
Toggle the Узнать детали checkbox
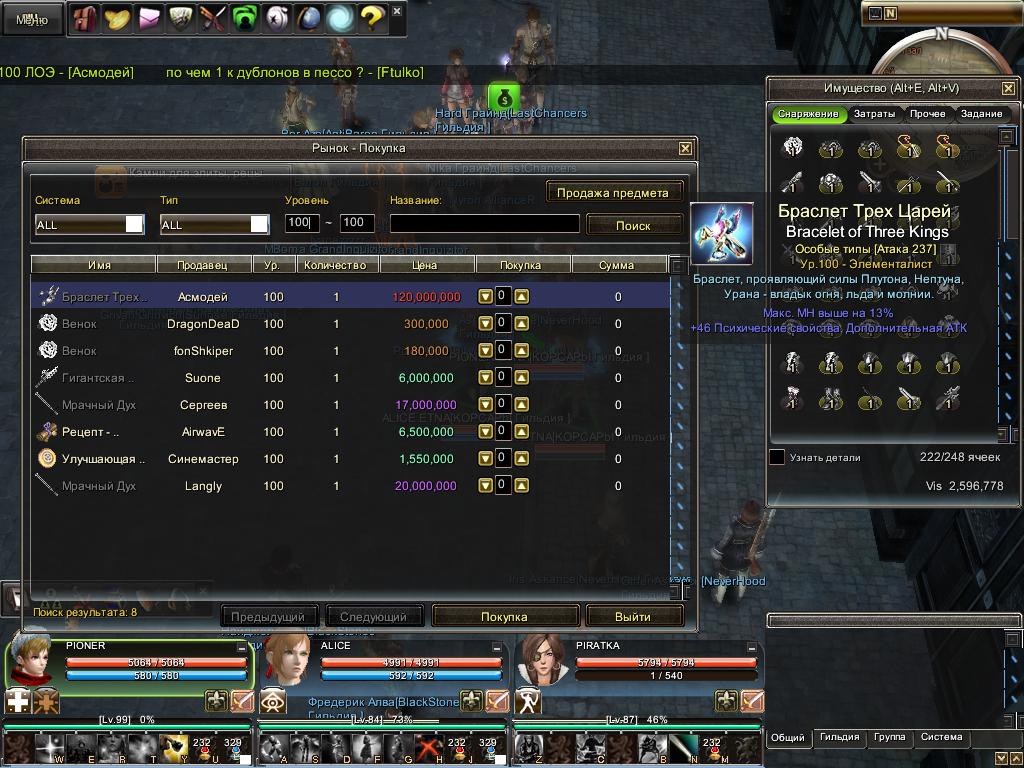[777, 457]
